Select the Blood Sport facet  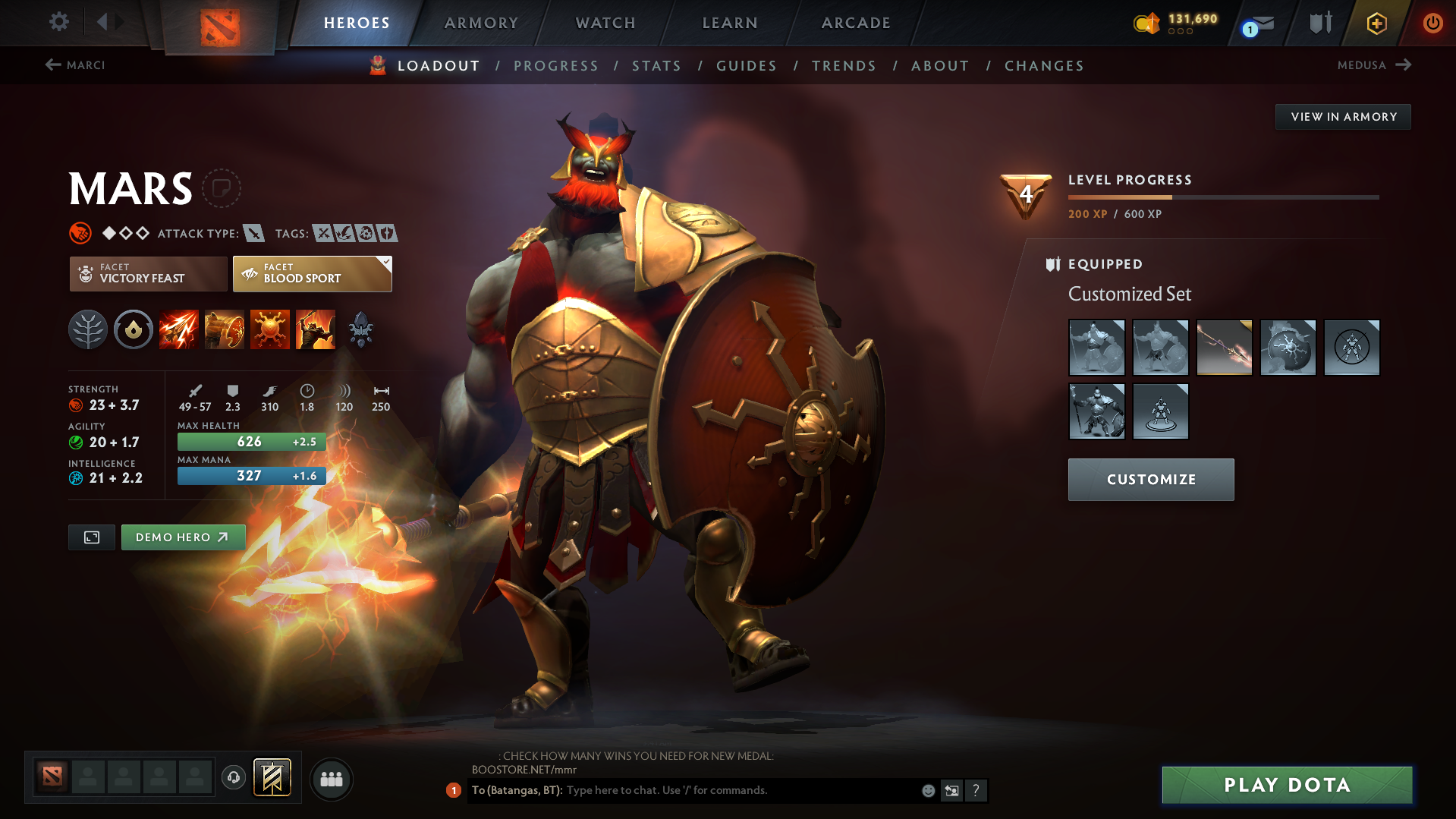coord(311,273)
